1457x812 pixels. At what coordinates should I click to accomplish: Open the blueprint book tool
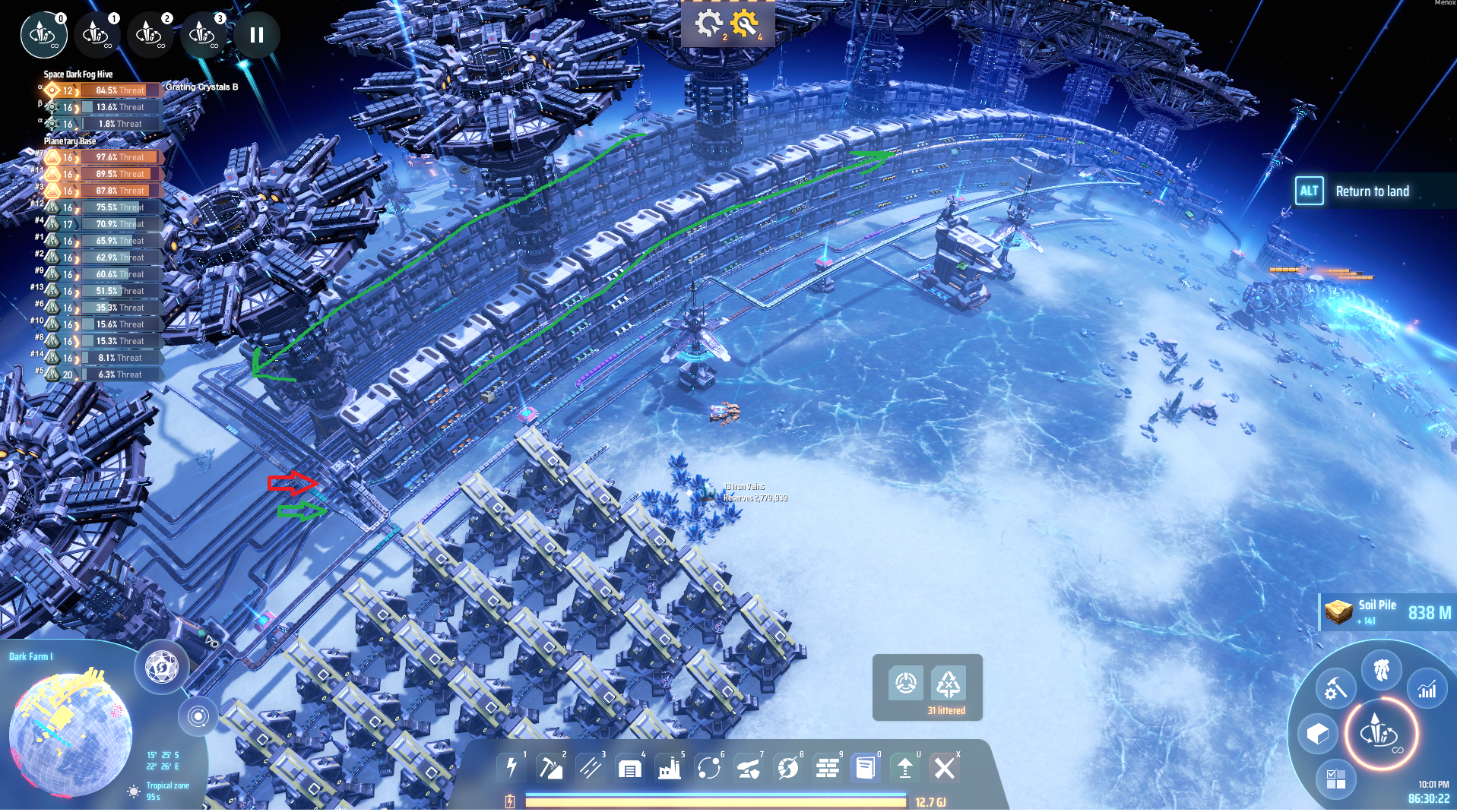pos(865,768)
